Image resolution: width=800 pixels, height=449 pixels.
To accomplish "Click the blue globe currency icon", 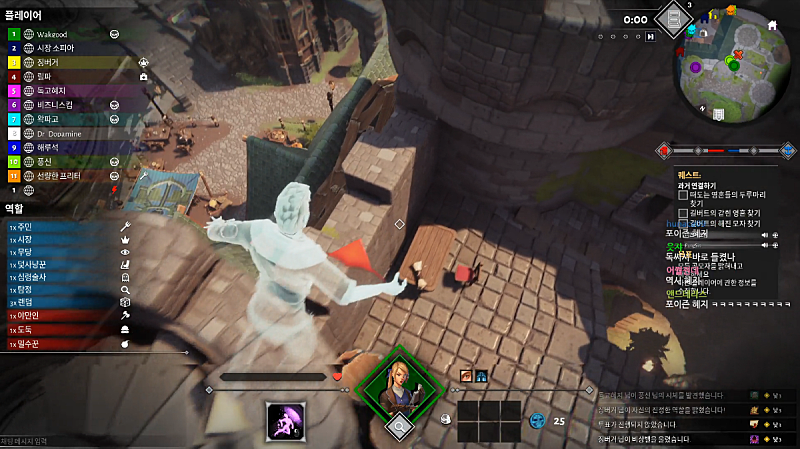I will pyautogui.click(x=538, y=421).
